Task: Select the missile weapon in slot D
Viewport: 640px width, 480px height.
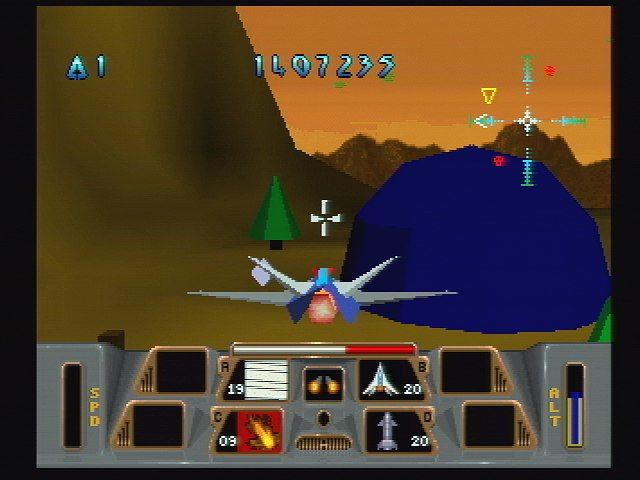Action: pyautogui.click(x=386, y=430)
